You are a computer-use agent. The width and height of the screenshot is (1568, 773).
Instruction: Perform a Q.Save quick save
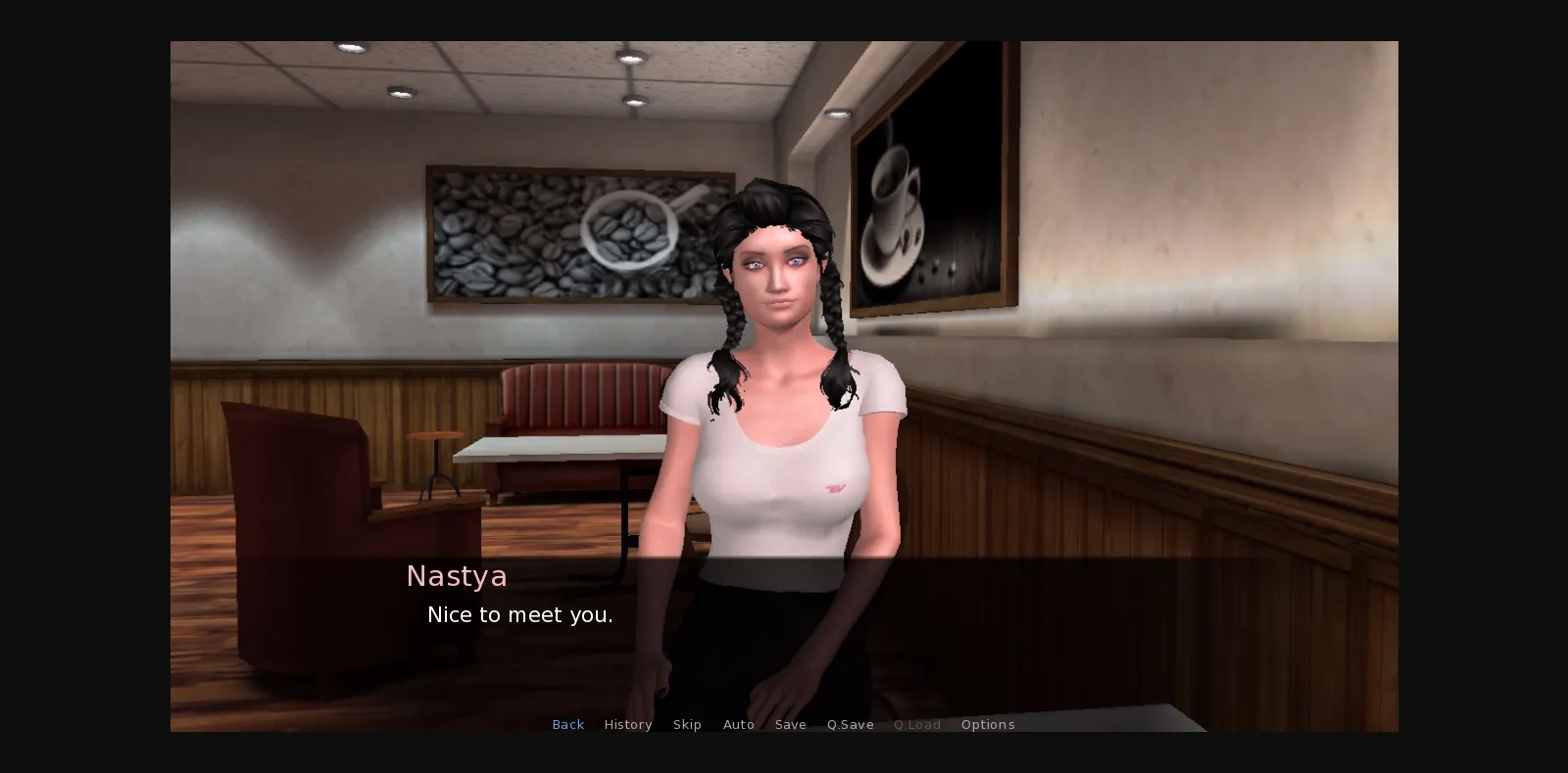(850, 724)
